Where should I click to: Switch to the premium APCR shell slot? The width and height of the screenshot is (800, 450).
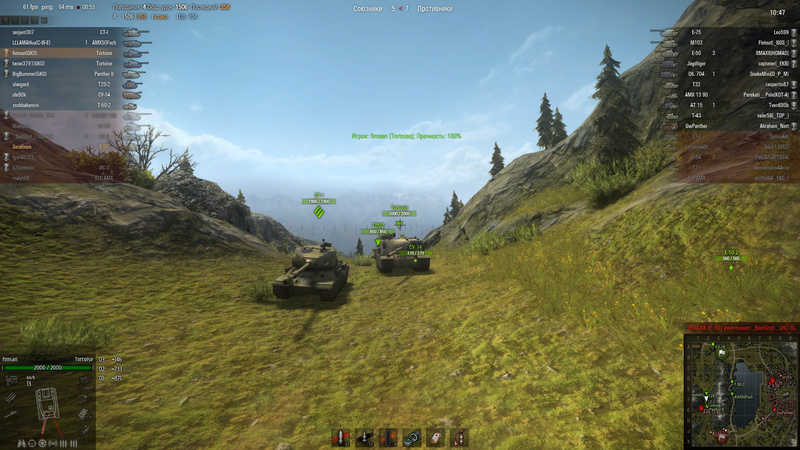click(363, 437)
